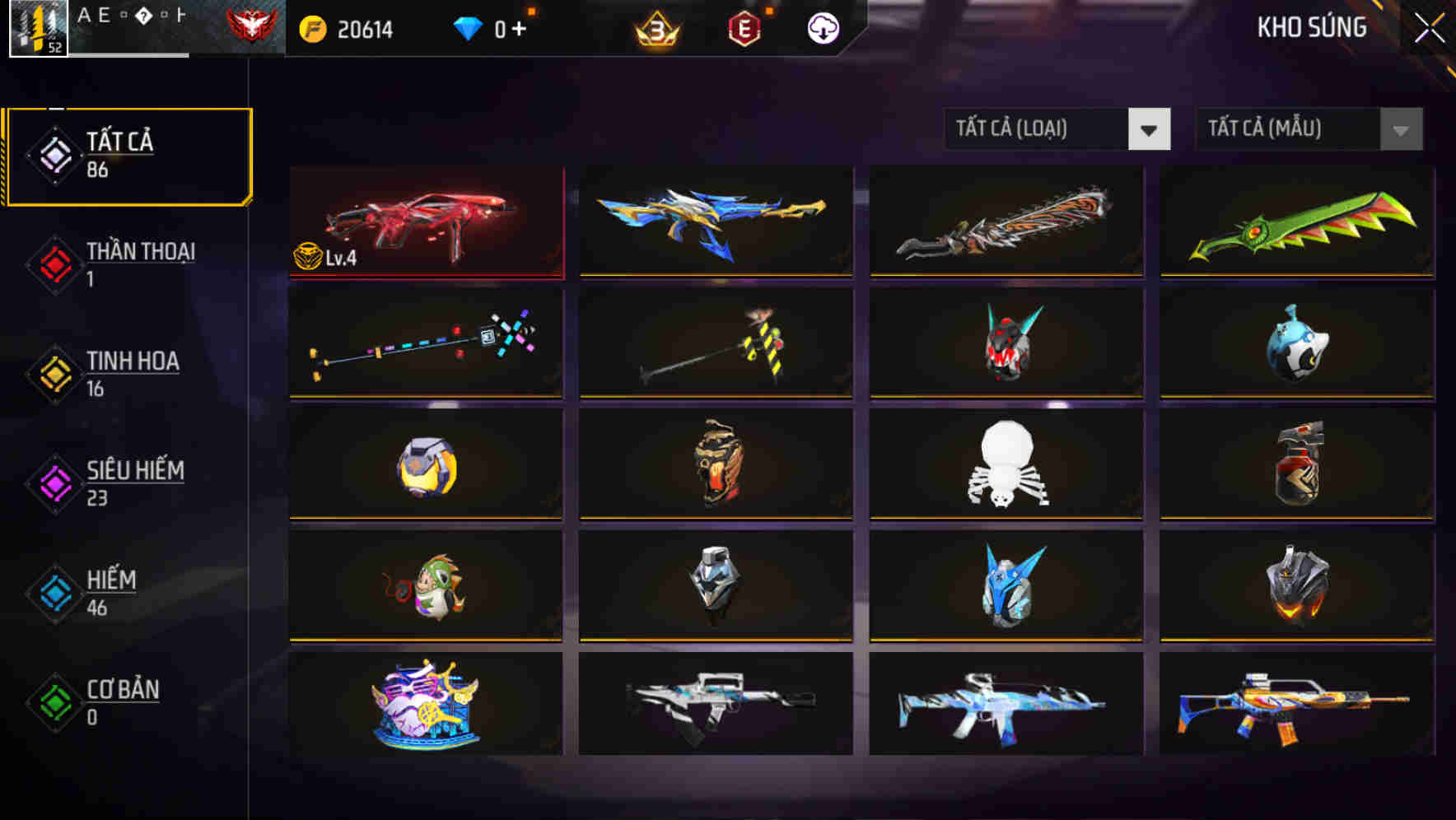
Task: Click the E event badge icon
Action: tap(742, 26)
